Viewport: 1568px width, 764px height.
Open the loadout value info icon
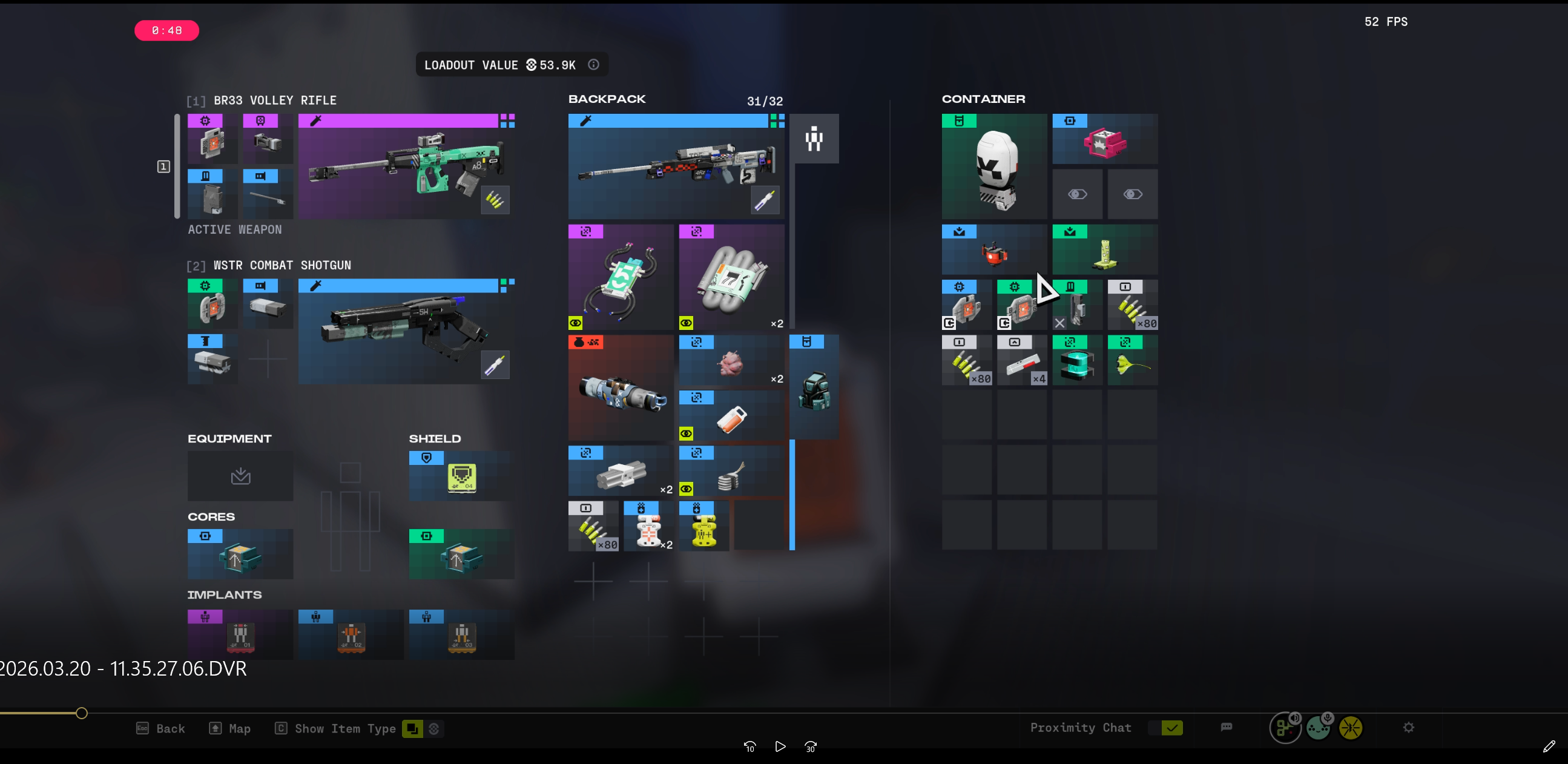[x=593, y=65]
